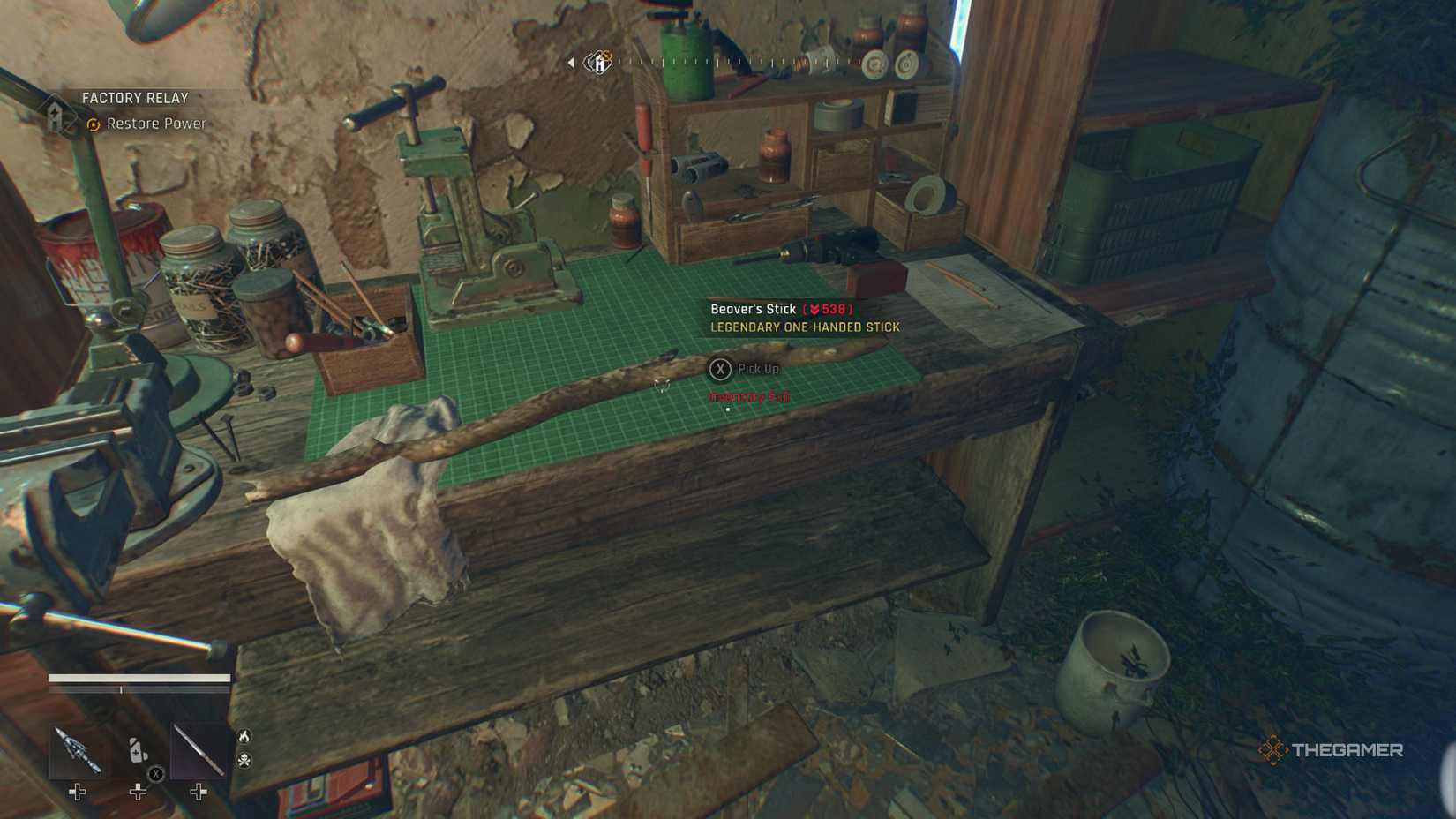The image size is (1456, 819).
Task: Click the quest marker on the compass
Action: 599,62
